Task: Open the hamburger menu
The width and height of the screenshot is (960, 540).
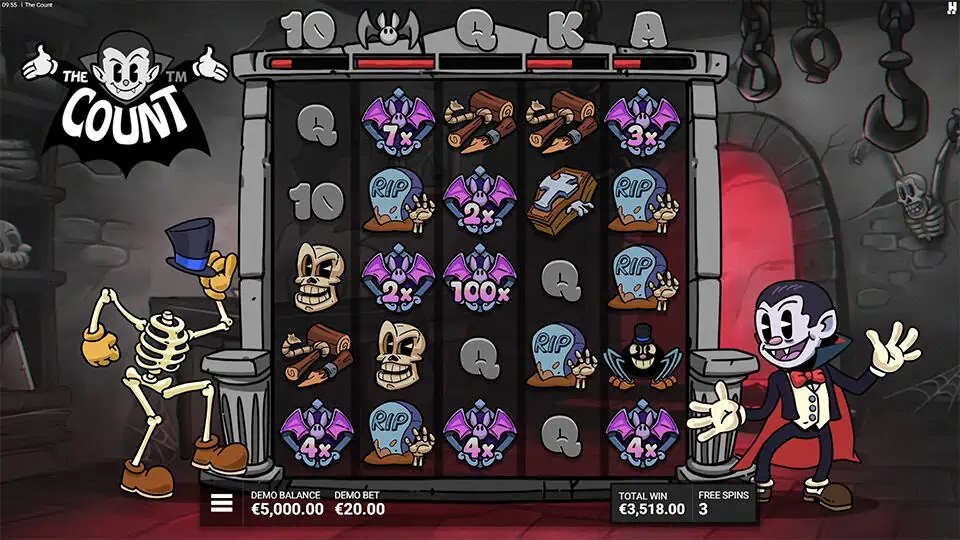Action: click(x=221, y=503)
